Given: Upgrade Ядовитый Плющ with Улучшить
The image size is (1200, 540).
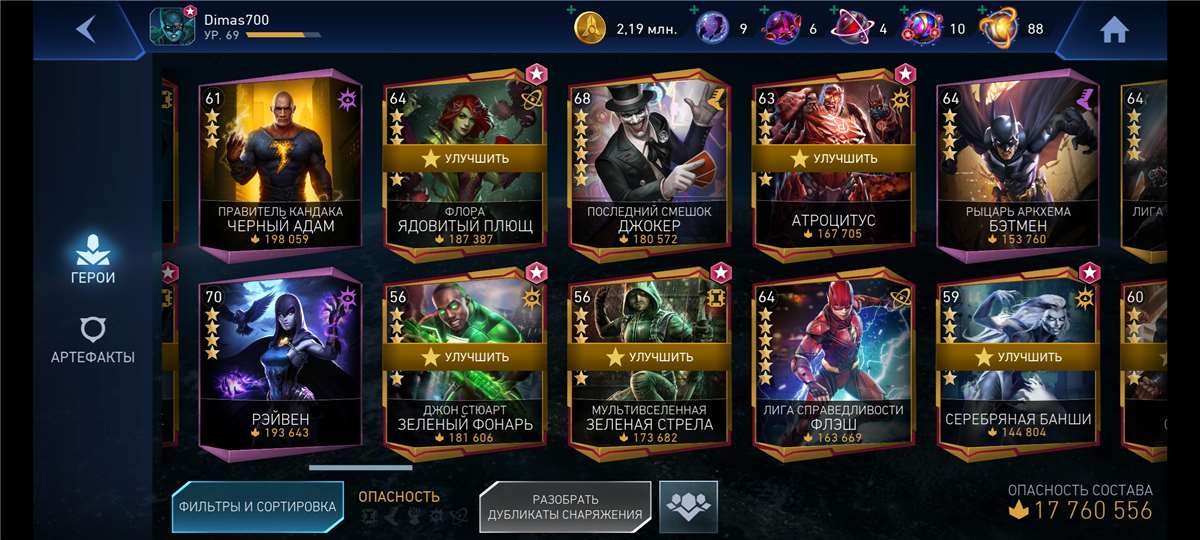Looking at the screenshot, I should tap(465, 158).
